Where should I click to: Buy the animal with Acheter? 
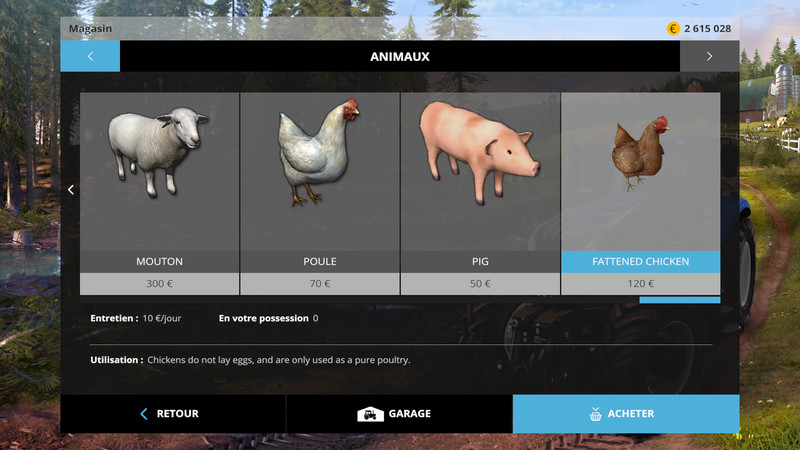tap(626, 414)
